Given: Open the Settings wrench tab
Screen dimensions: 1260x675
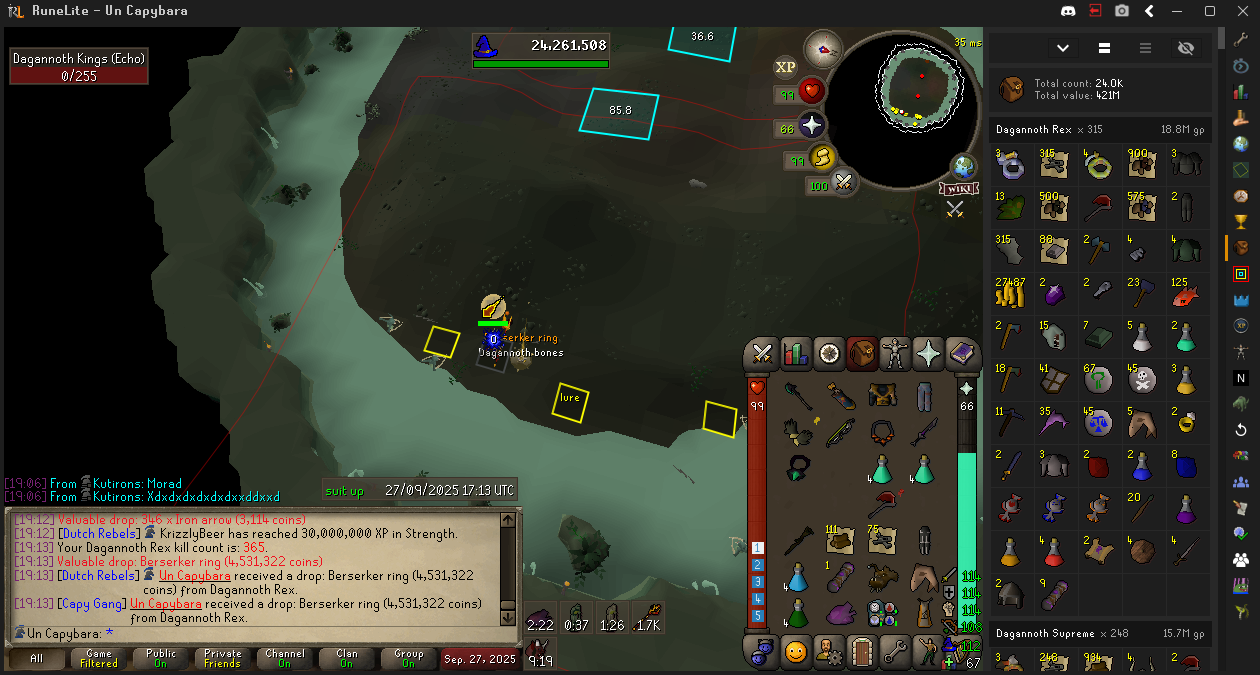Looking at the screenshot, I should (x=894, y=652).
